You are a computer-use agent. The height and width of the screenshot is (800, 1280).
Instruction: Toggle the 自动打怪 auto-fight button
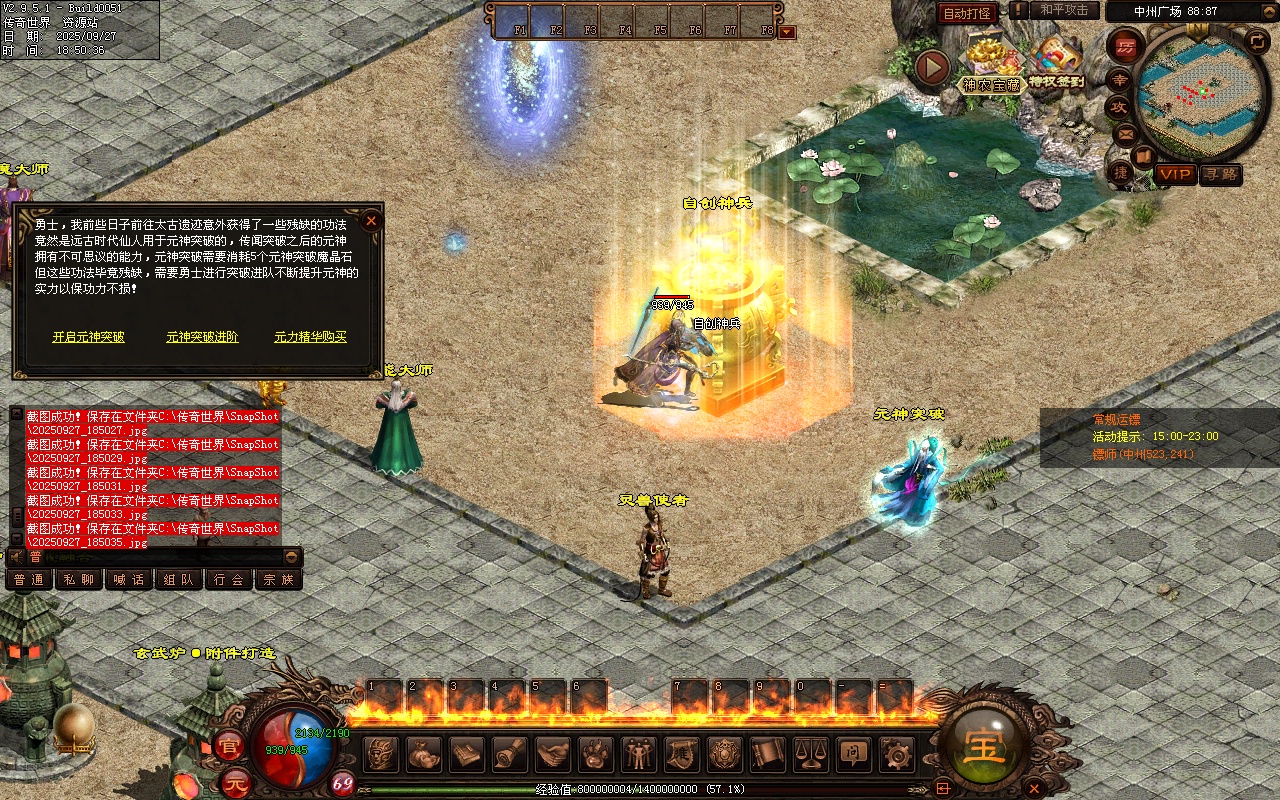pyautogui.click(x=968, y=13)
